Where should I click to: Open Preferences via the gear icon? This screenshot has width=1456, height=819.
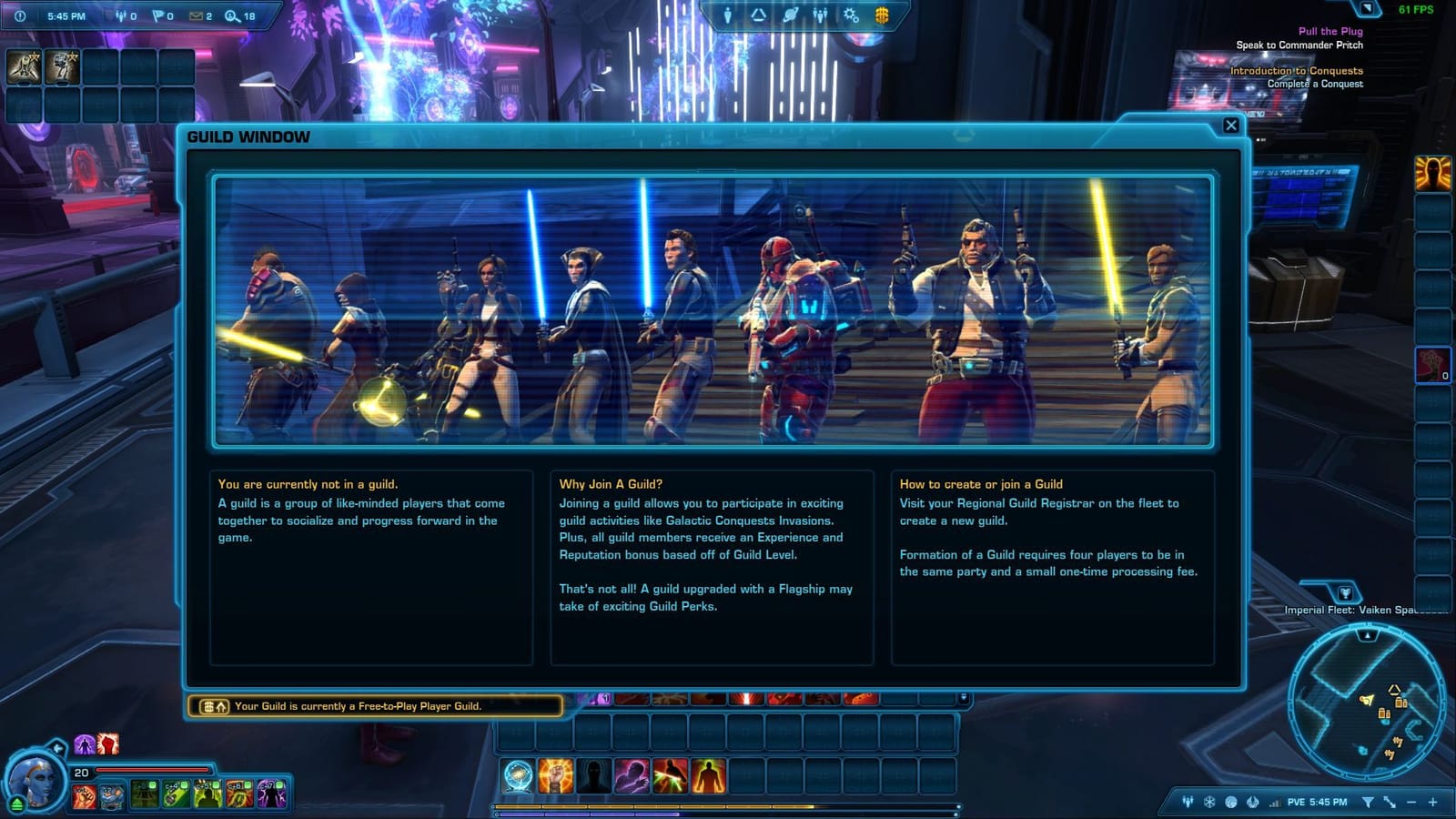tap(851, 14)
